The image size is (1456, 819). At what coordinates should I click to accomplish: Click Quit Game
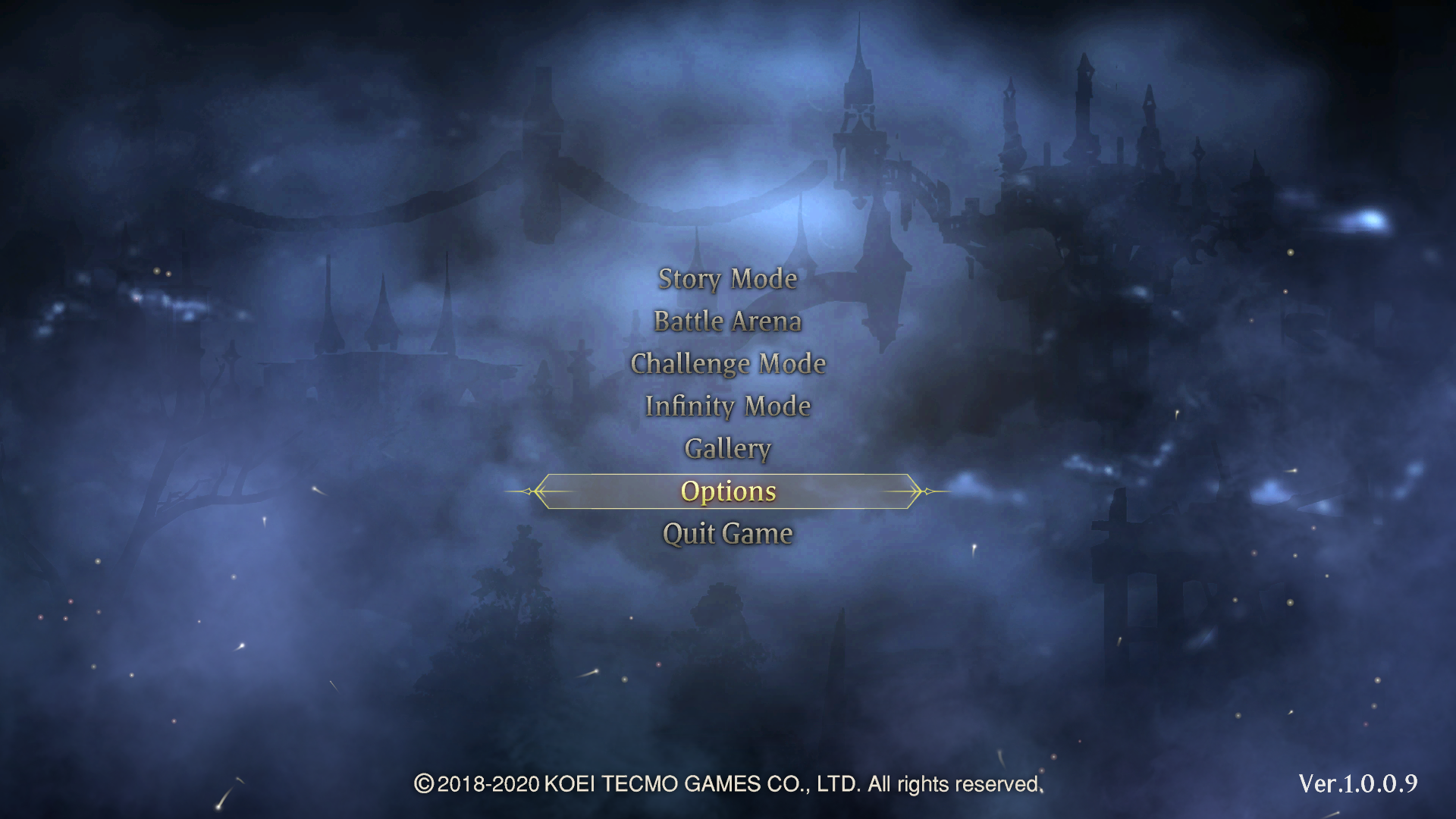pyautogui.click(x=727, y=534)
